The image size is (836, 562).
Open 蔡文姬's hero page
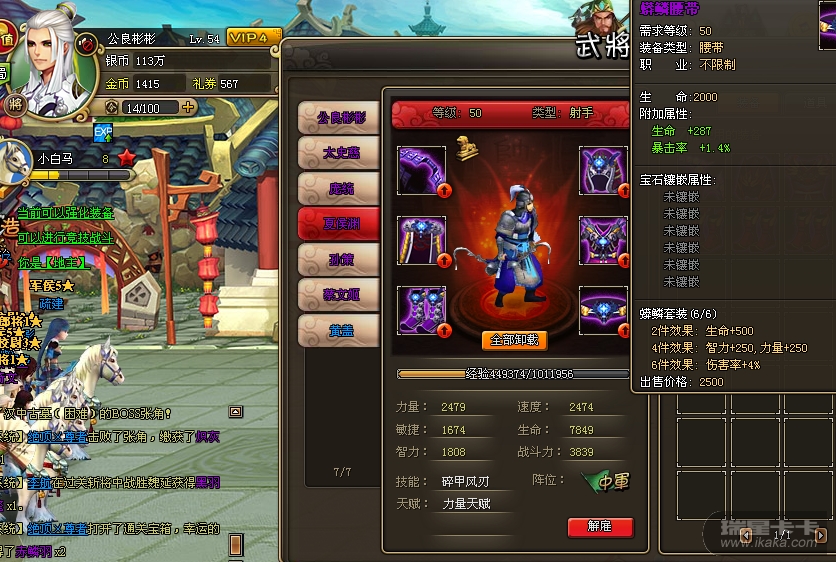(340, 294)
